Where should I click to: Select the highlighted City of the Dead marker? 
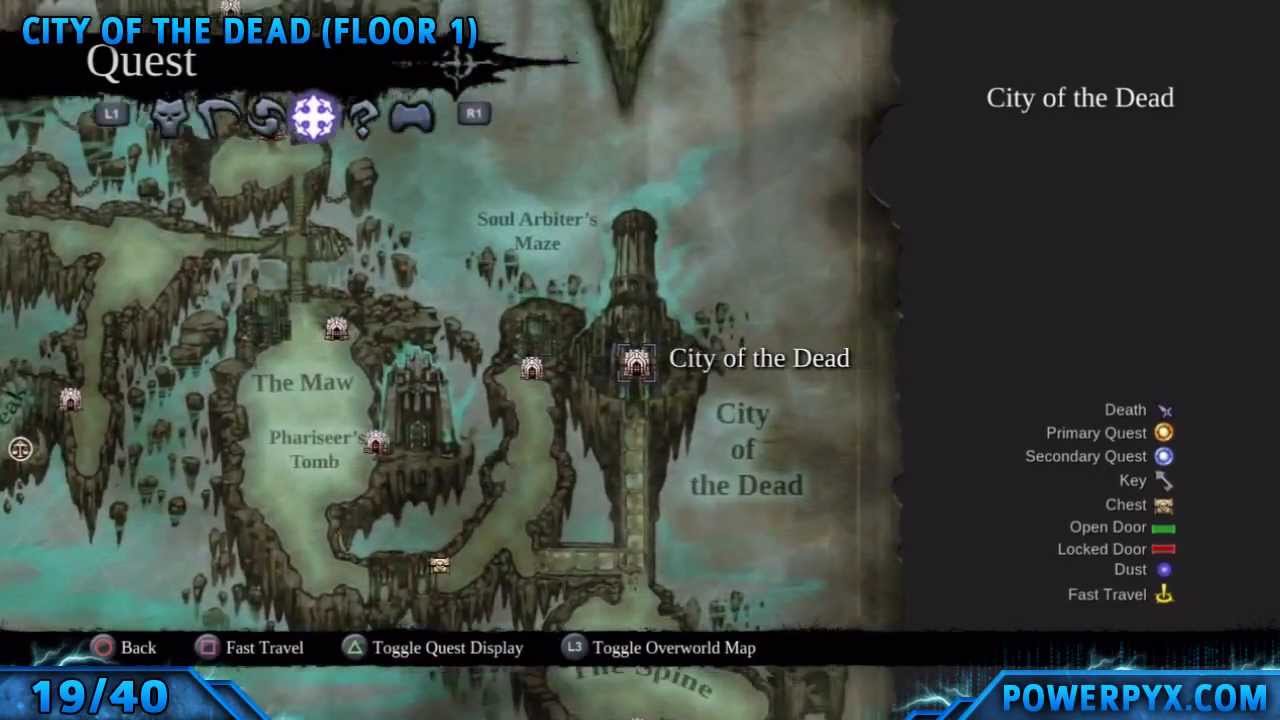coord(636,363)
